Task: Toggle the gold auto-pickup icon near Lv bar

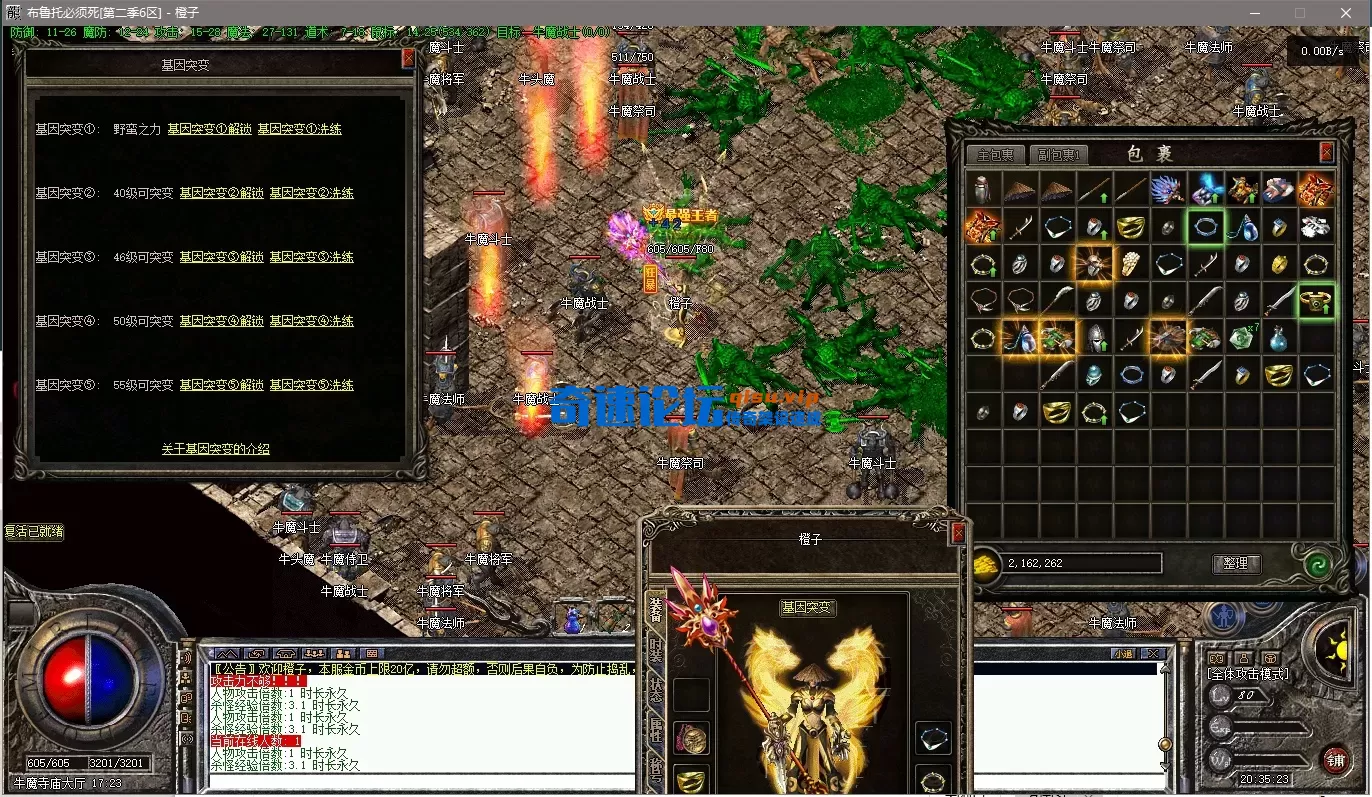Action: (1271, 657)
